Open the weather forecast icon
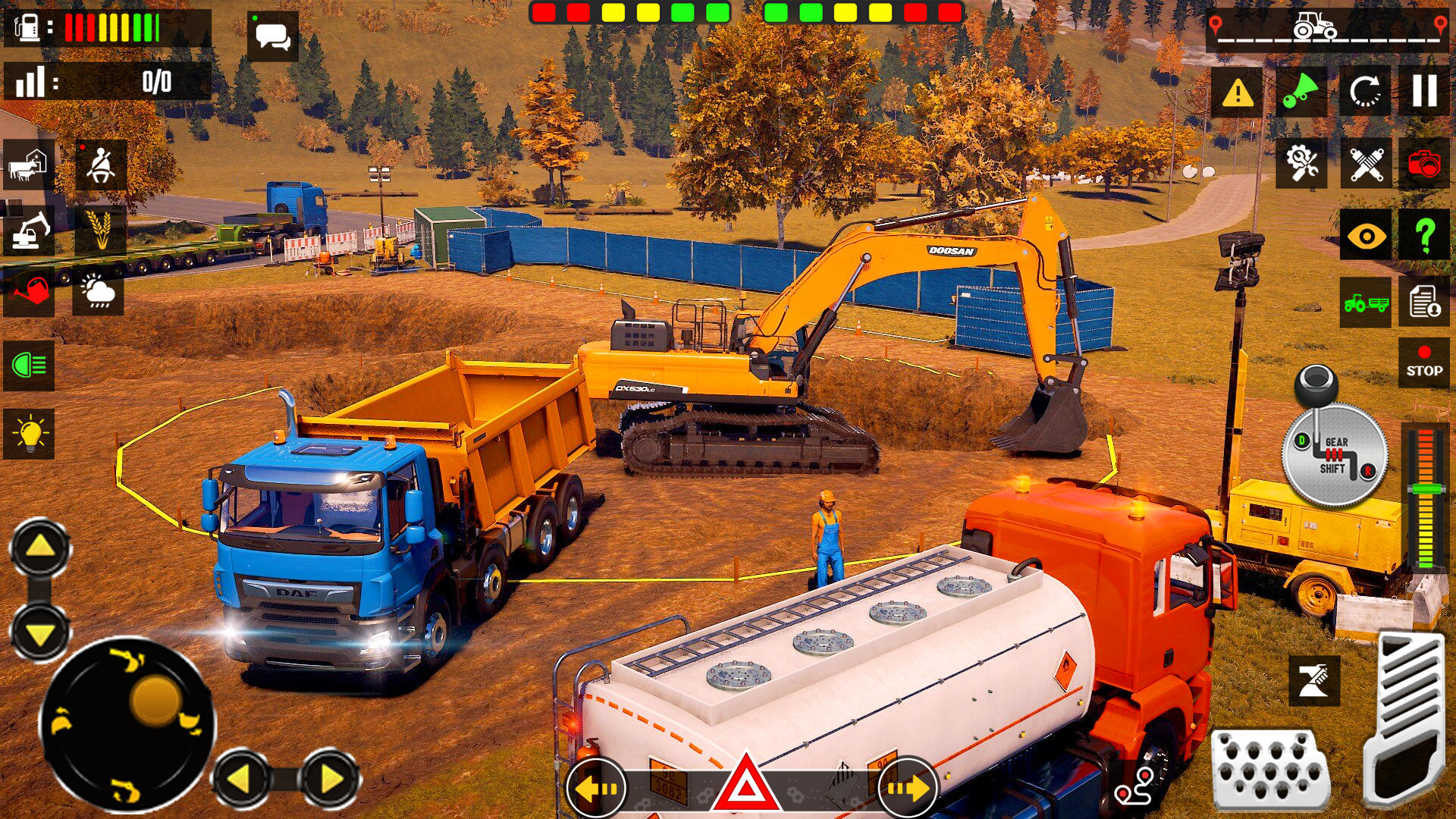This screenshot has width=1456, height=819. [x=97, y=294]
